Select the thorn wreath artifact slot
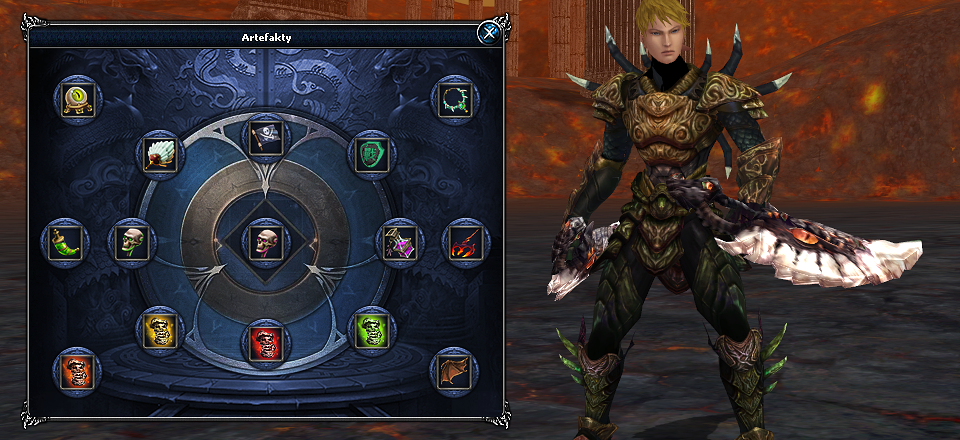The width and height of the screenshot is (960, 440). [x=456, y=101]
